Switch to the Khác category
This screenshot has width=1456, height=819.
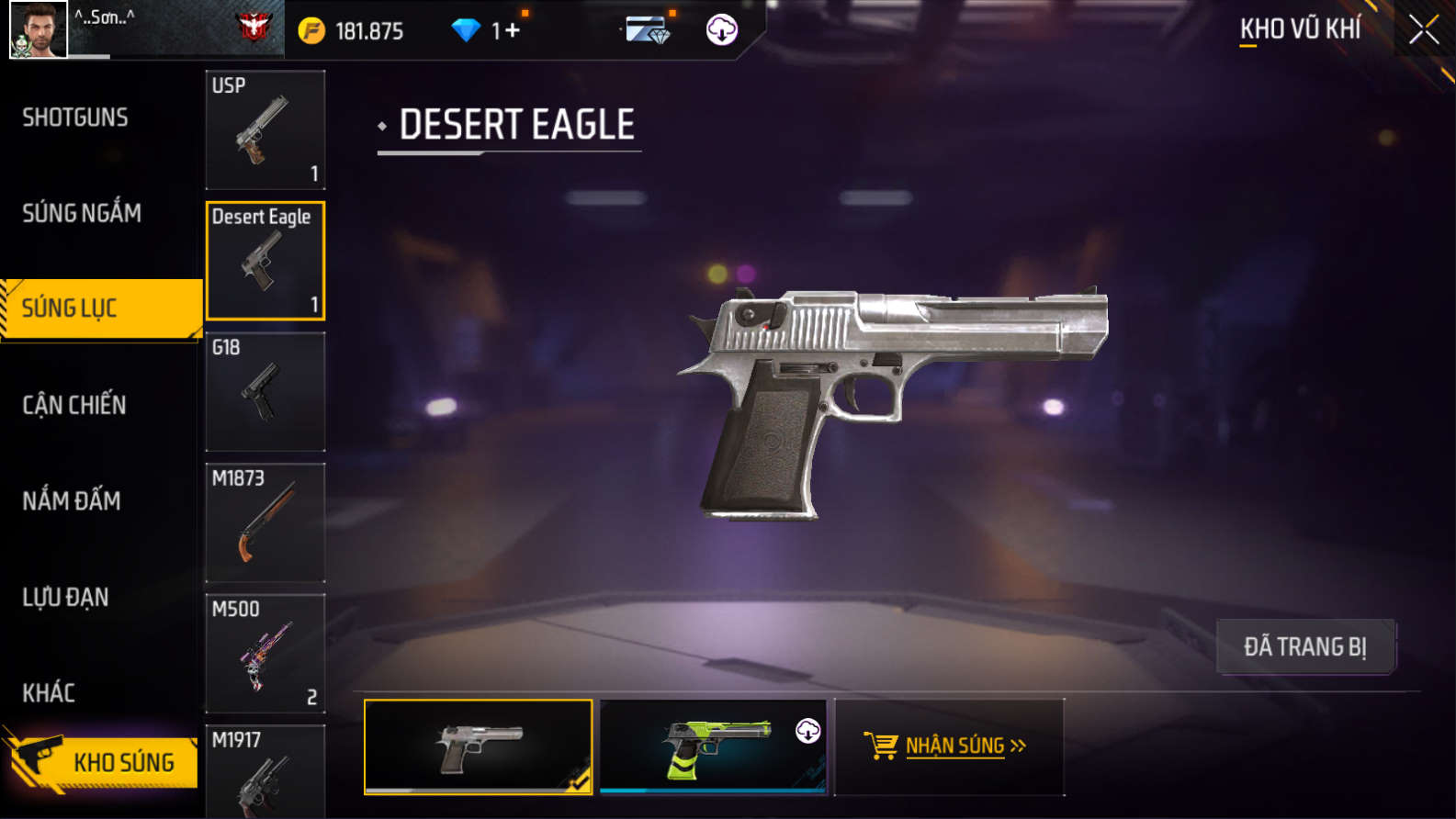[49, 693]
